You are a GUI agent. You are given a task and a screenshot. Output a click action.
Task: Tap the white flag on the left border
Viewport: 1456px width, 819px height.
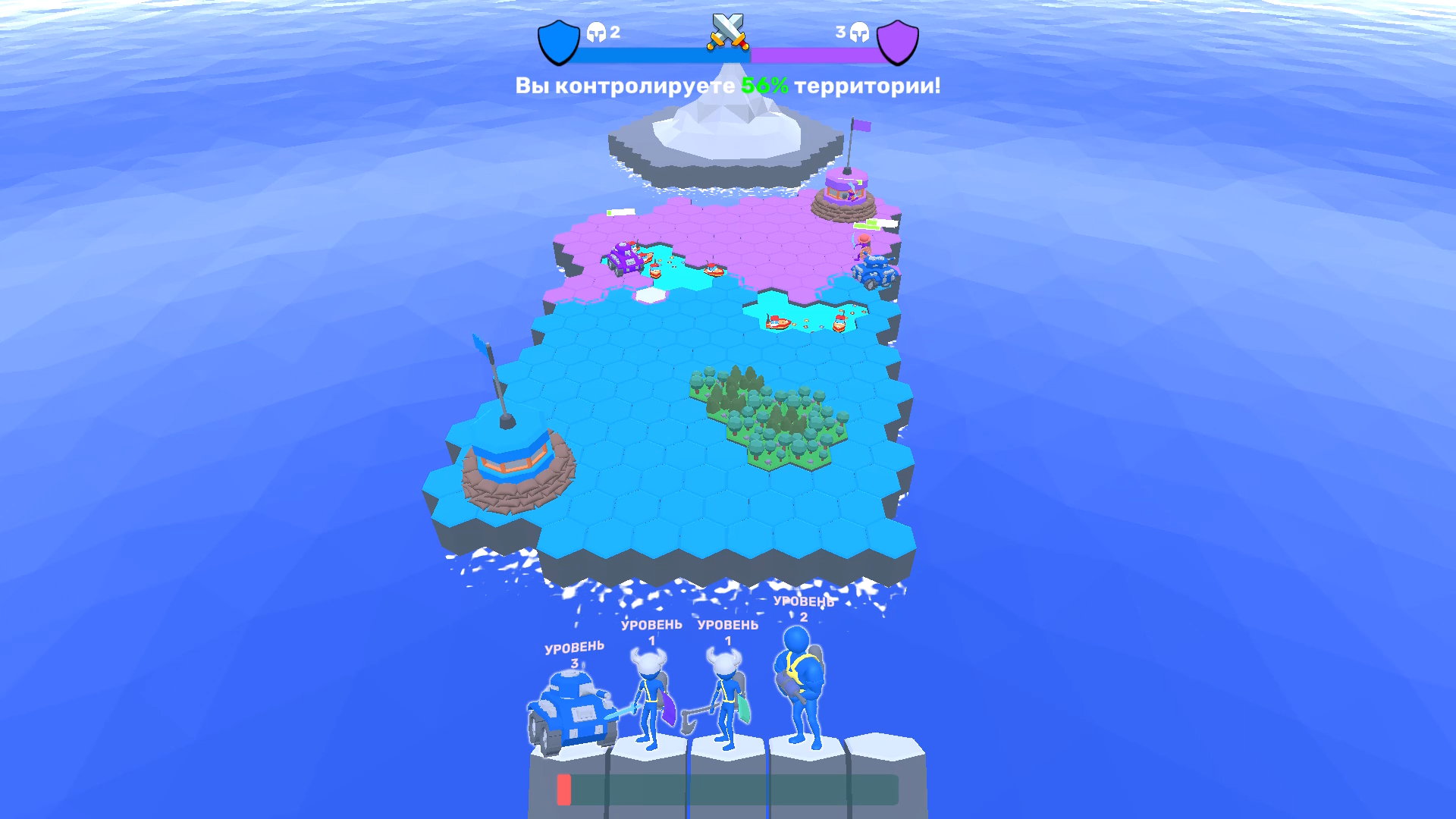point(620,213)
